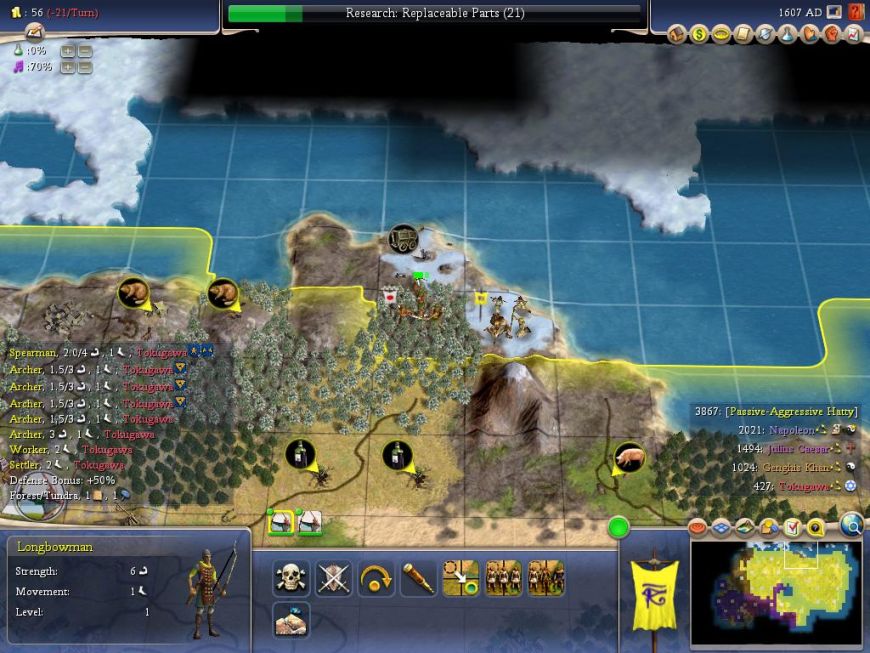870x653 pixels.
Task: Choose the crossed swords unit command
Action: coord(334,578)
